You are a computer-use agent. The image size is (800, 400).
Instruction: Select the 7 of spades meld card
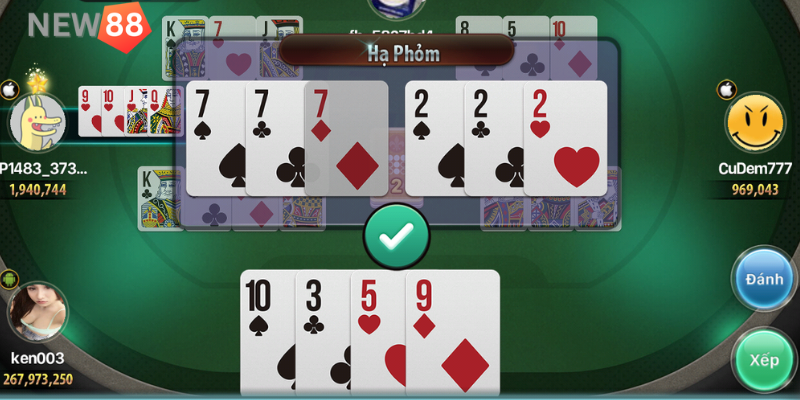click(214, 138)
